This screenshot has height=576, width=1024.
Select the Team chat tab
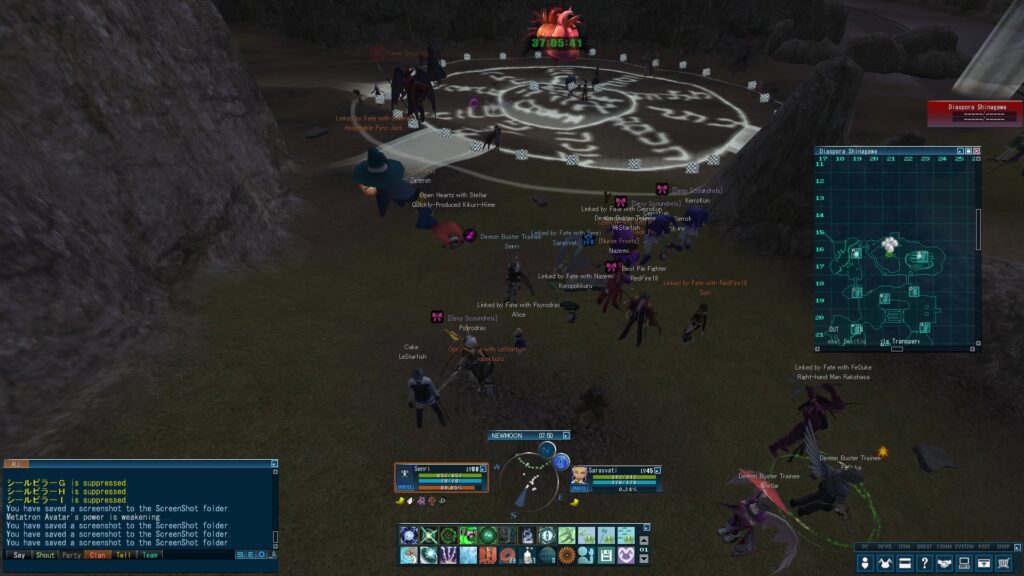[149, 555]
